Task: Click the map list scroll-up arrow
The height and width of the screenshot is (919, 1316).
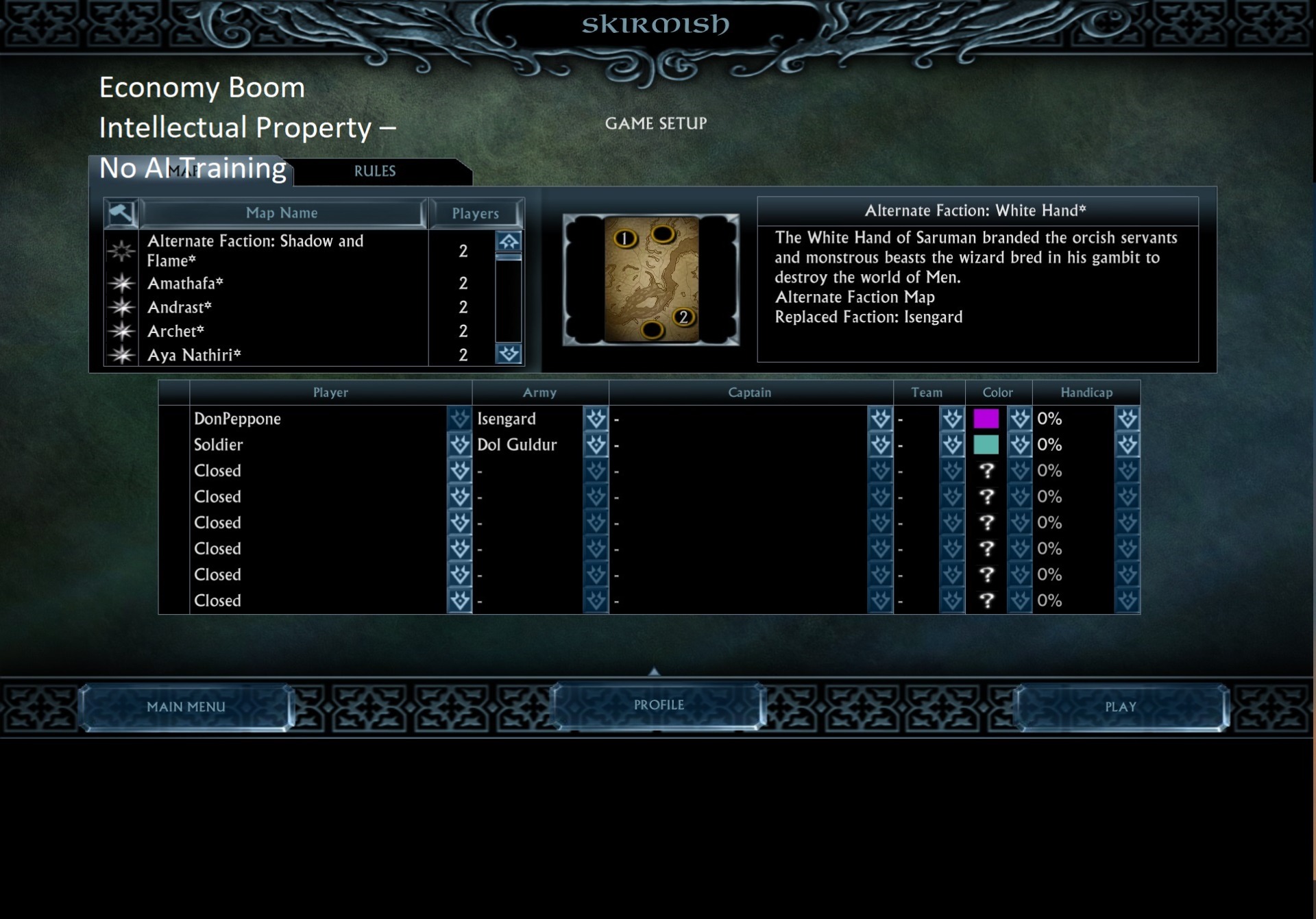Action: [509, 241]
